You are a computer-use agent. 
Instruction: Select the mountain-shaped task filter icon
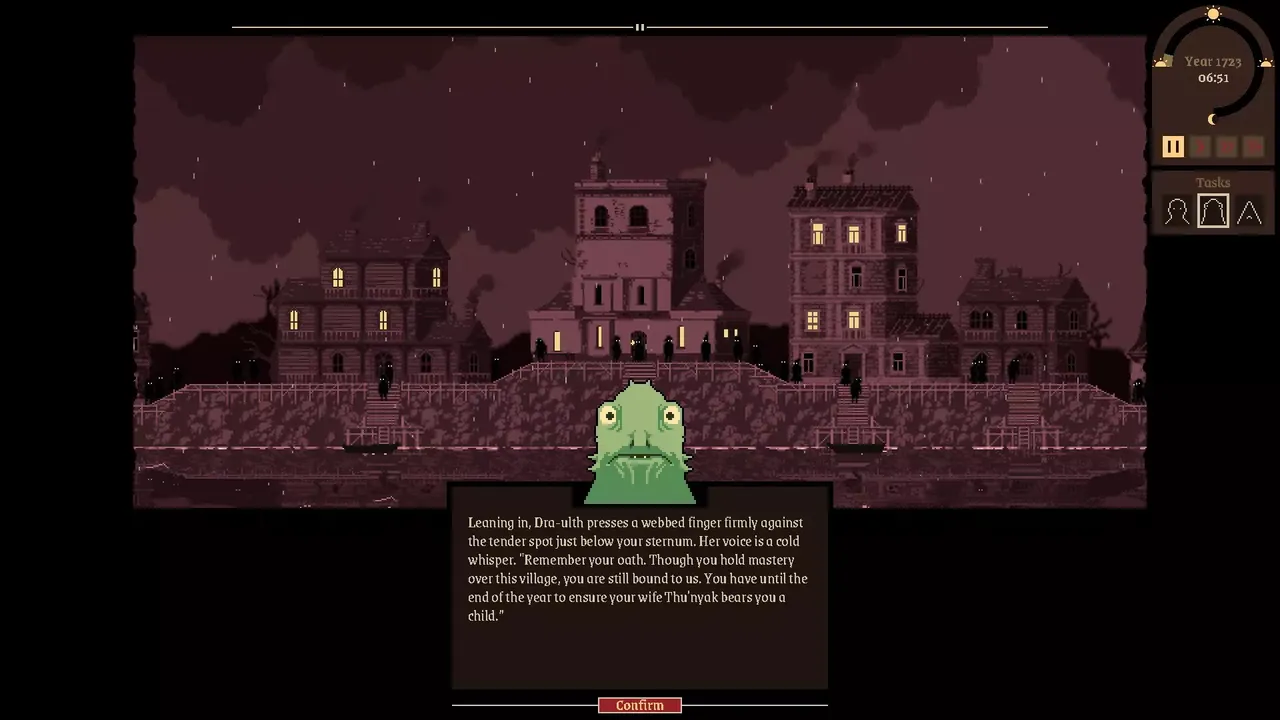[1249, 211]
